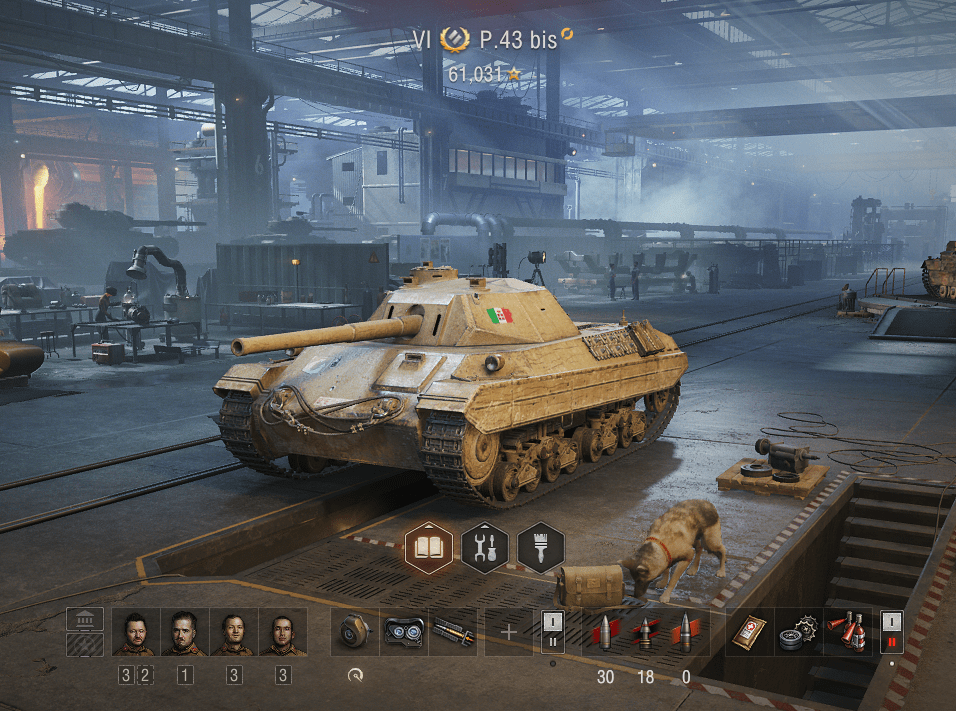Toggle the loadout switch beside the plus slot
956x711 pixels.
(553, 632)
